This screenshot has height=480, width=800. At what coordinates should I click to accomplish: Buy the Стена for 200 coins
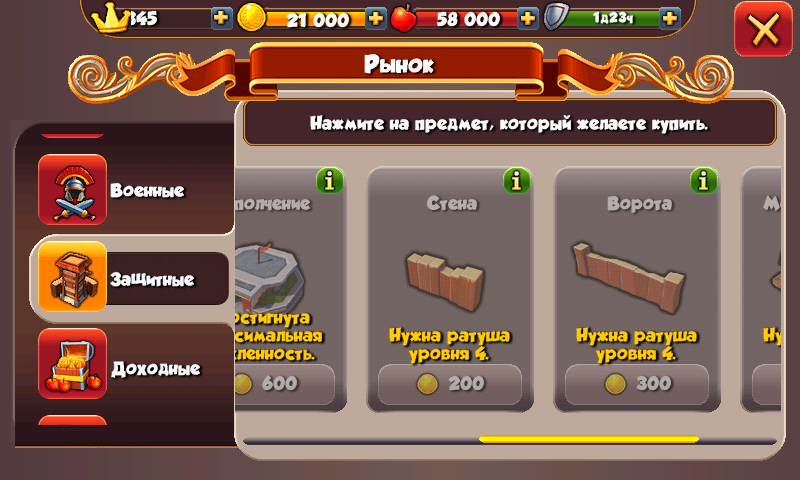[x=450, y=383]
